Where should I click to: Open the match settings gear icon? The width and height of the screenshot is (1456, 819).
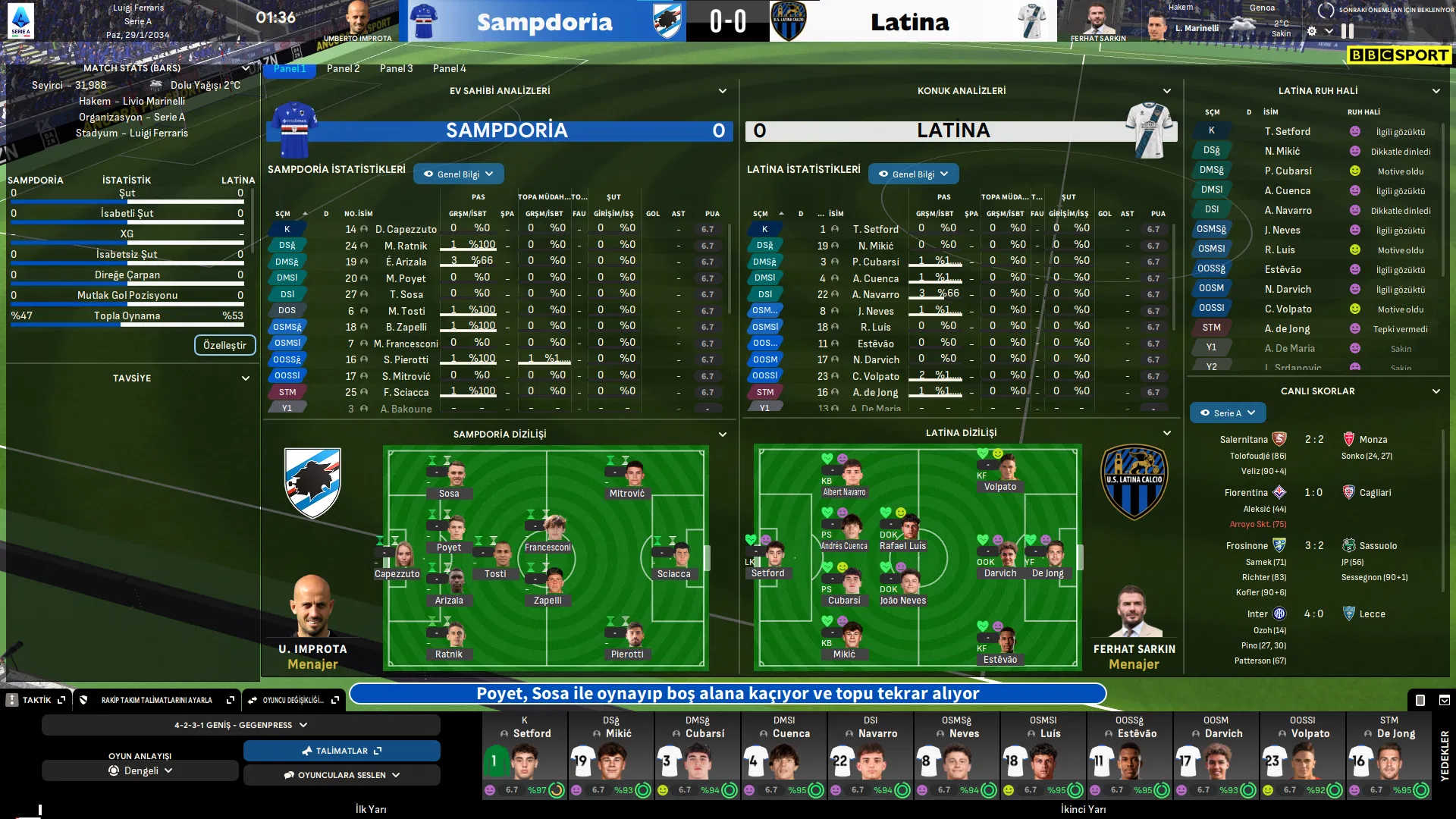(x=1312, y=31)
